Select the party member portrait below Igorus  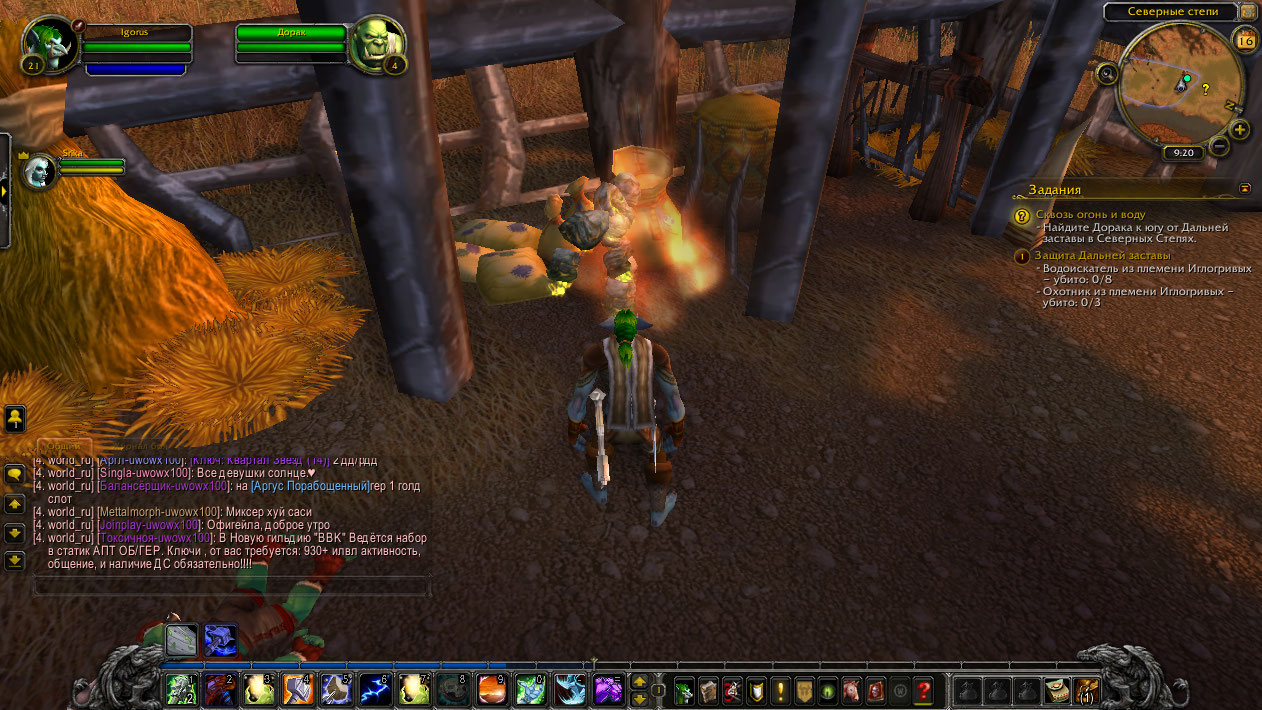point(39,170)
